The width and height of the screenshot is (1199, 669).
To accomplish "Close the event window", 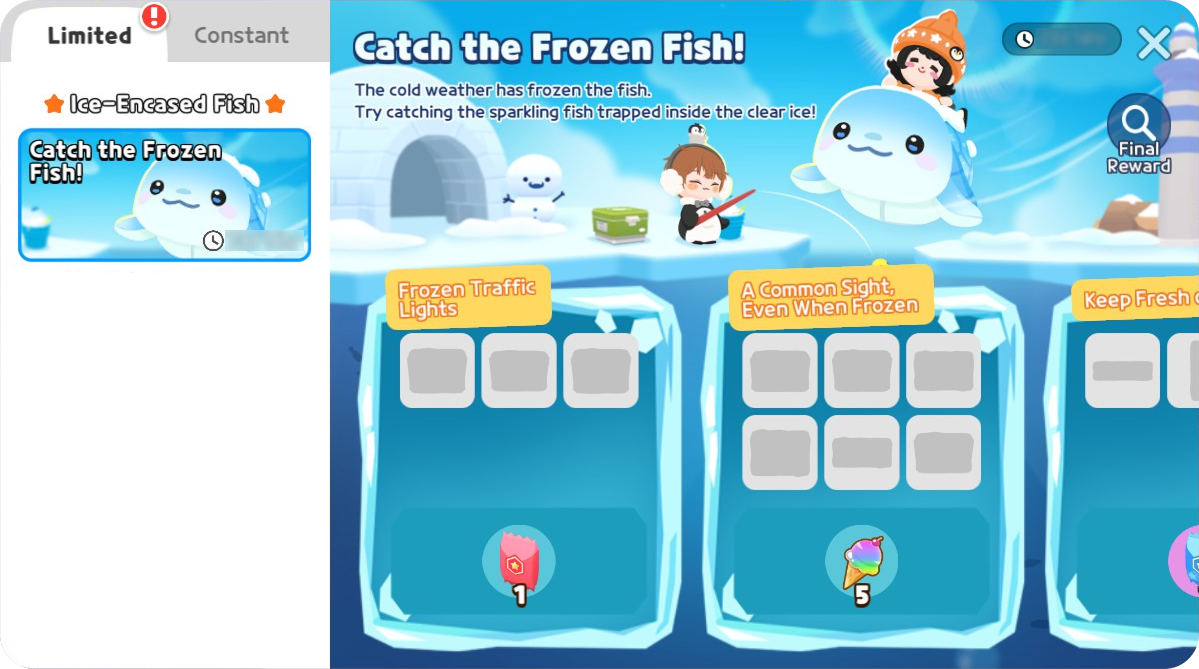I will click(1154, 43).
